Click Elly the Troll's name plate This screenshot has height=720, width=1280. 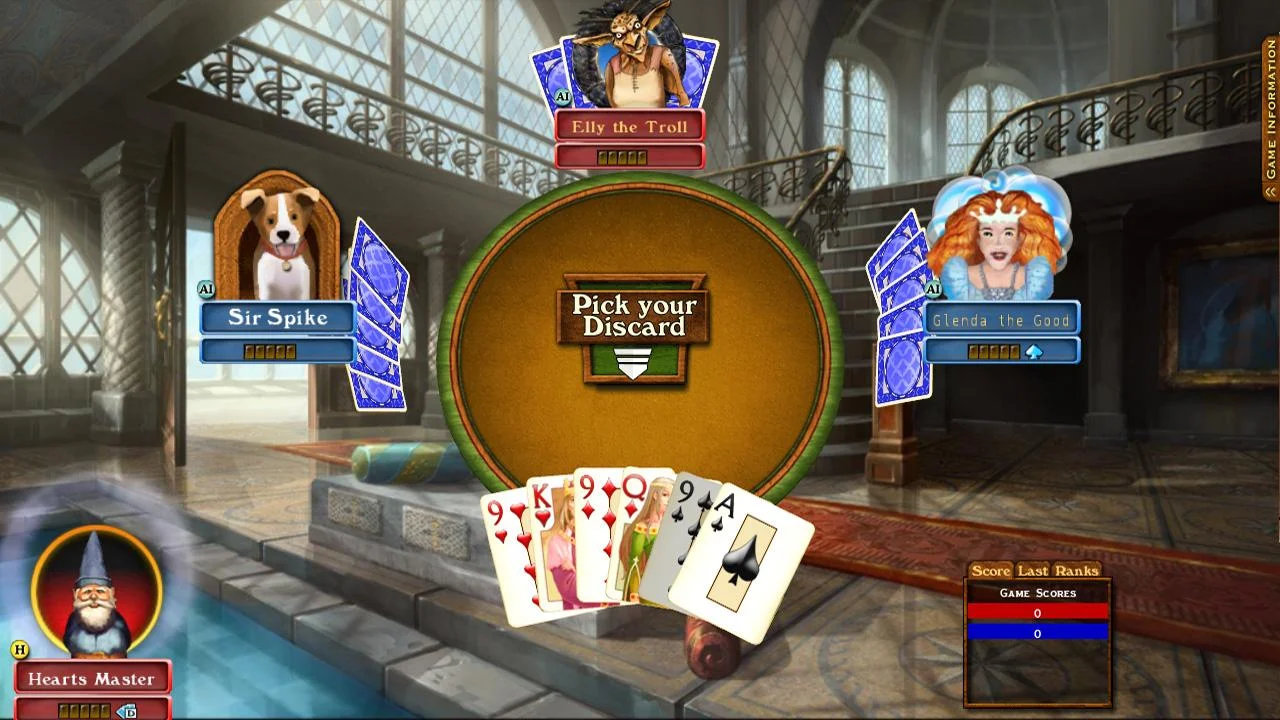click(x=629, y=127)
